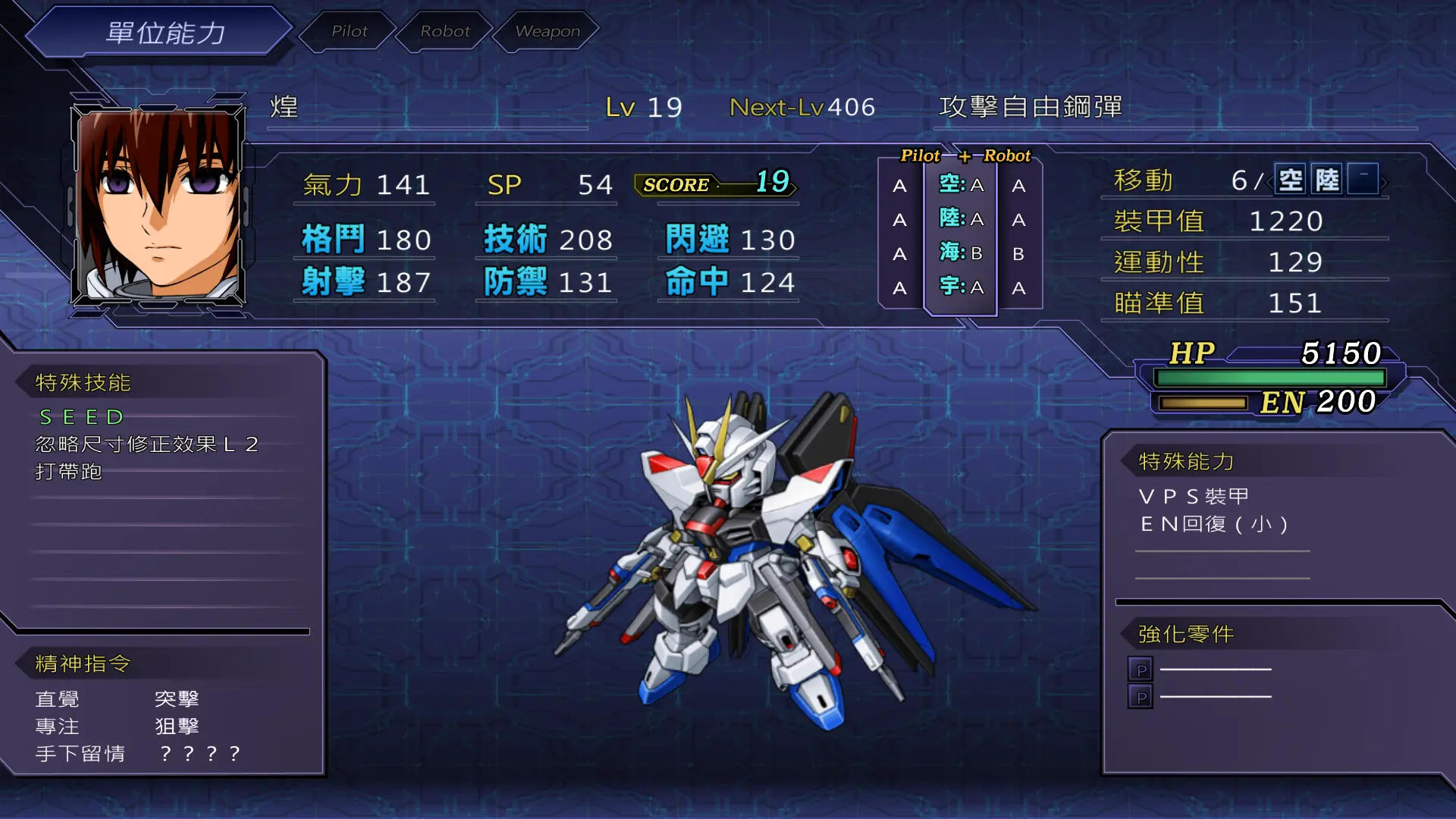Select the Weapon tab

pos(547,31)
